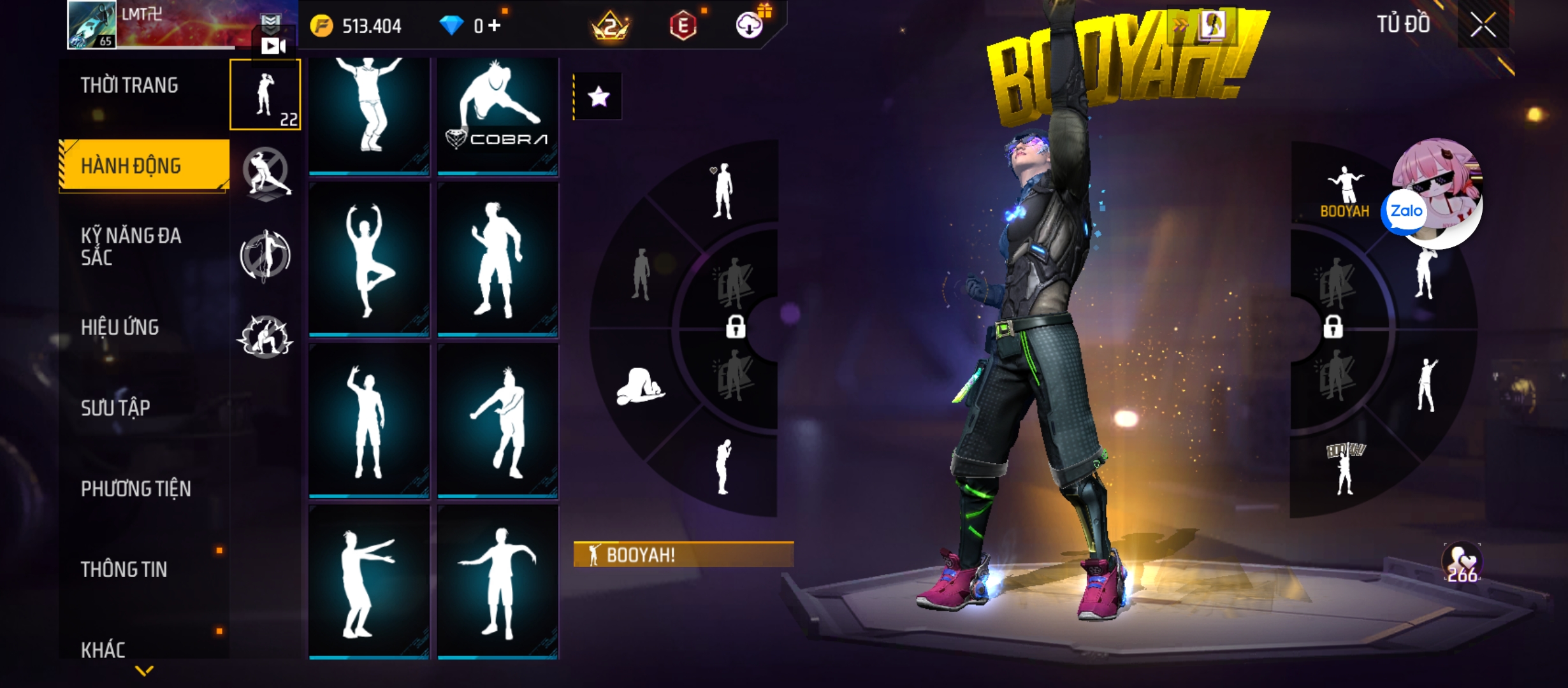The image size is (1568, 688).
Task: Show the Thông Tin section
Action: (124, 570)
